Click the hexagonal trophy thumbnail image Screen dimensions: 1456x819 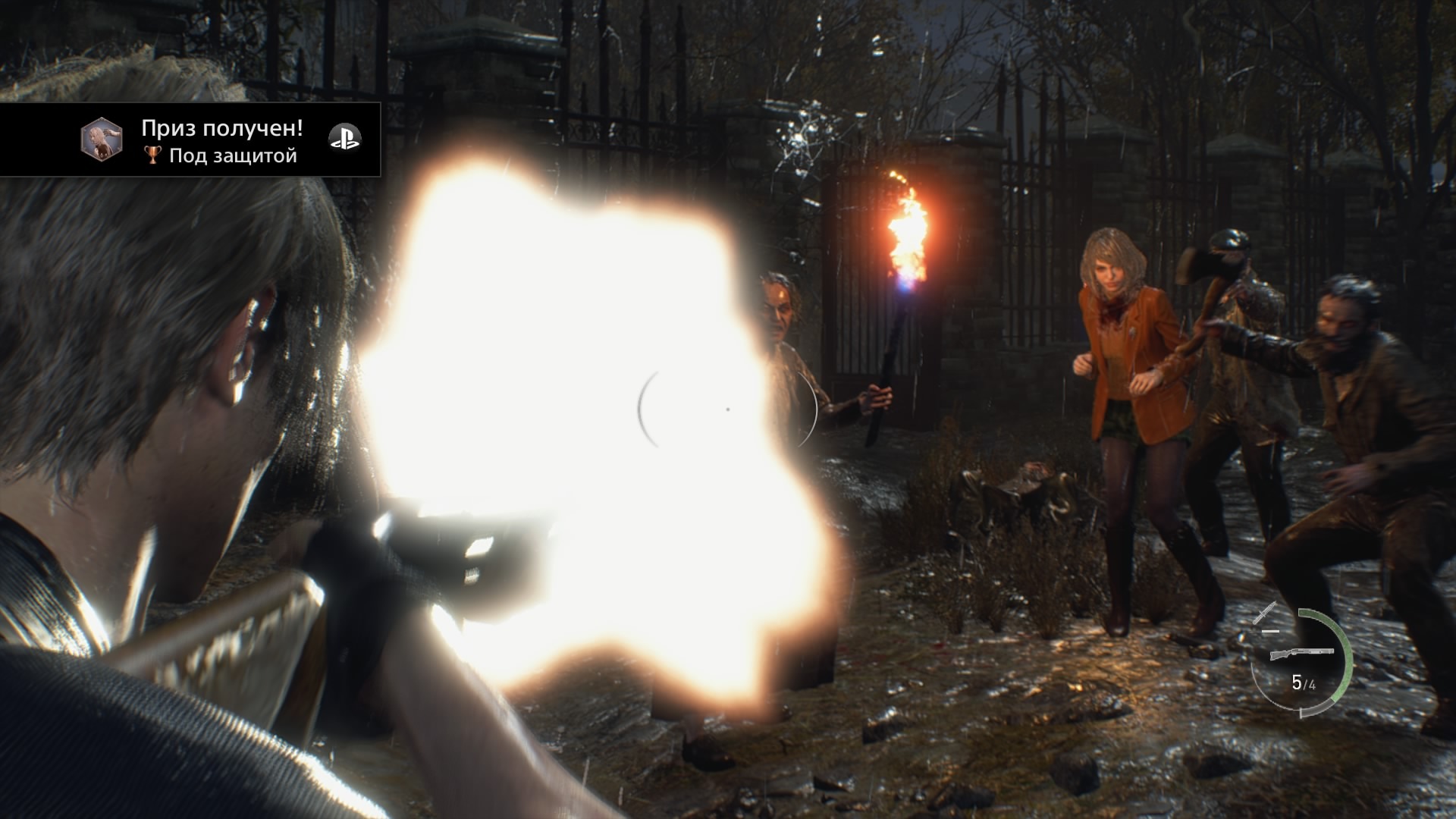(102, 140)
